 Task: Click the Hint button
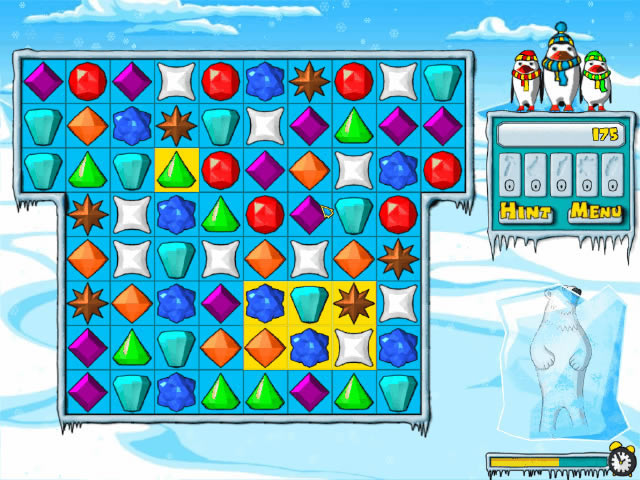pos(526,211)
